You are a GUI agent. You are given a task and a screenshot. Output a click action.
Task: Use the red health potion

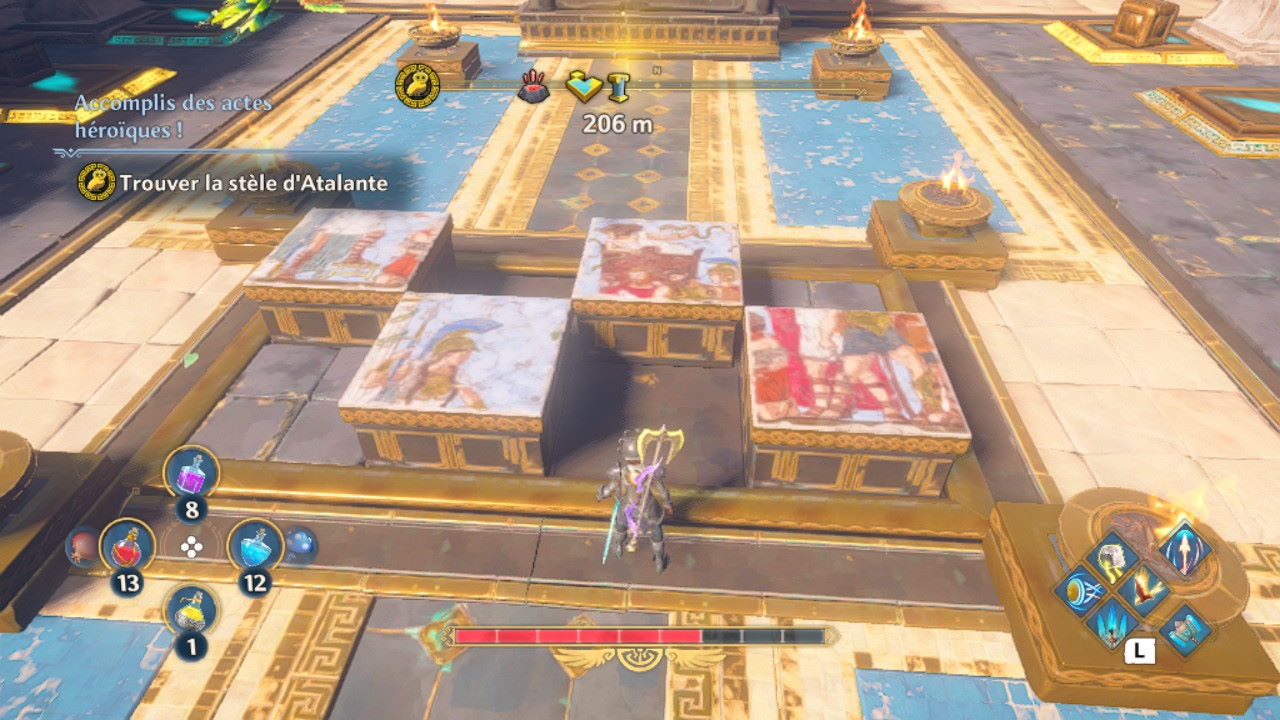tap(127, 546)
